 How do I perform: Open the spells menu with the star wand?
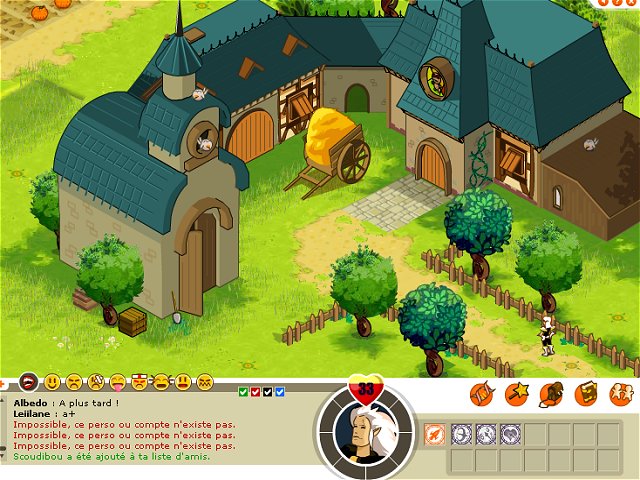(x=517, y=394)
